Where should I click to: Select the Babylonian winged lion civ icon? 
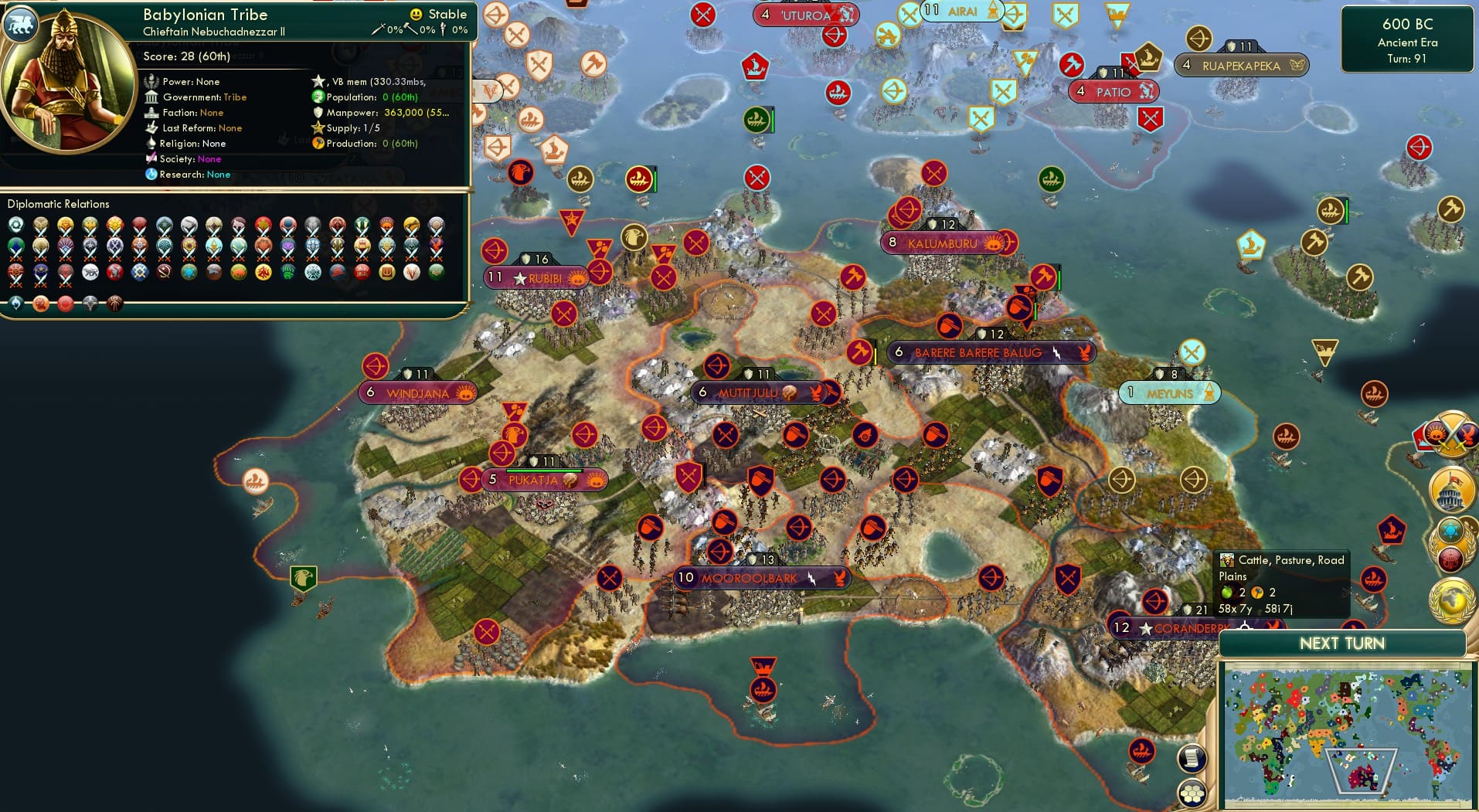pyautogui.click(x=22, y=24)
